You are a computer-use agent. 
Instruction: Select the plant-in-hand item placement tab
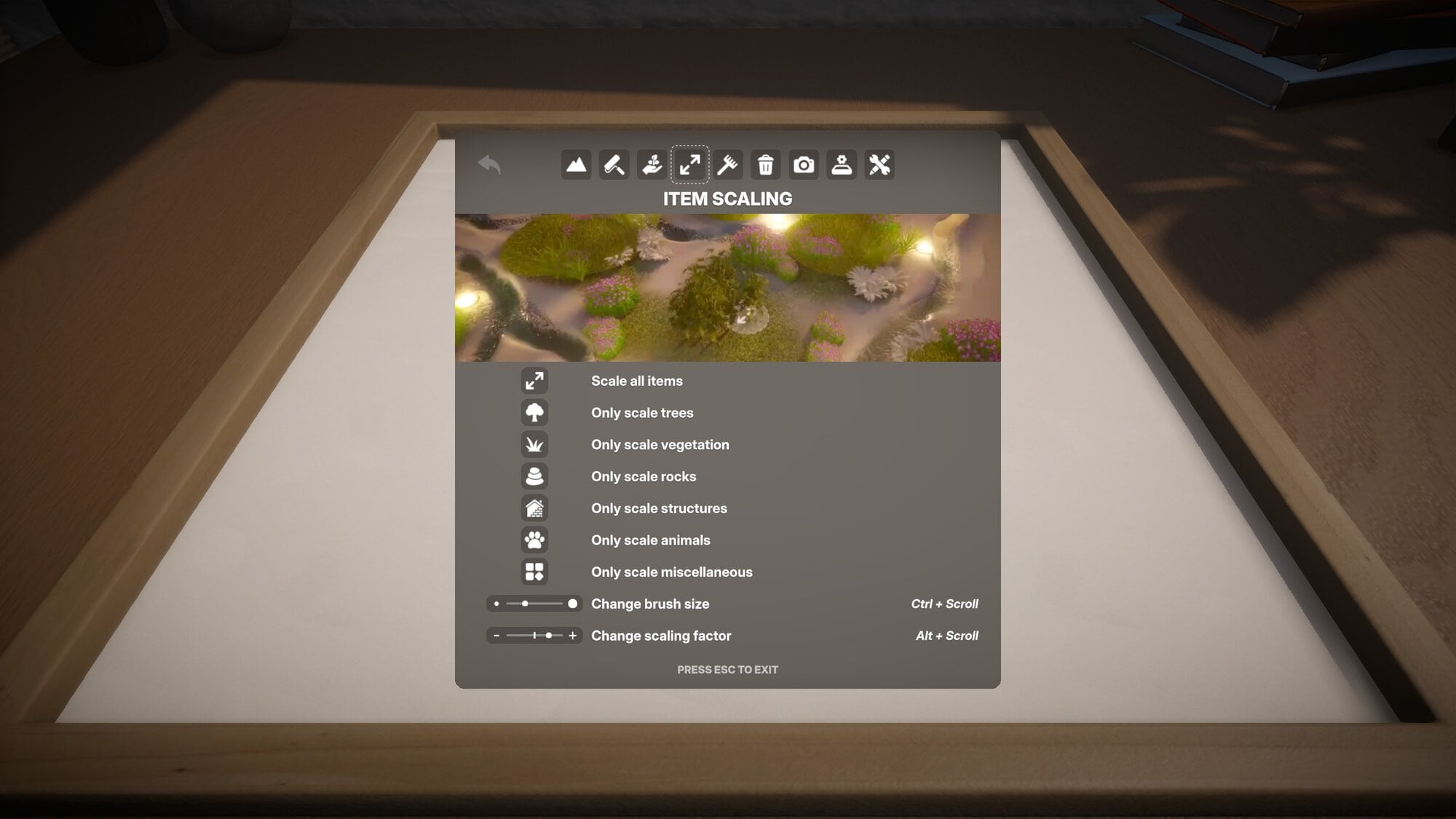tap(652, 165)
